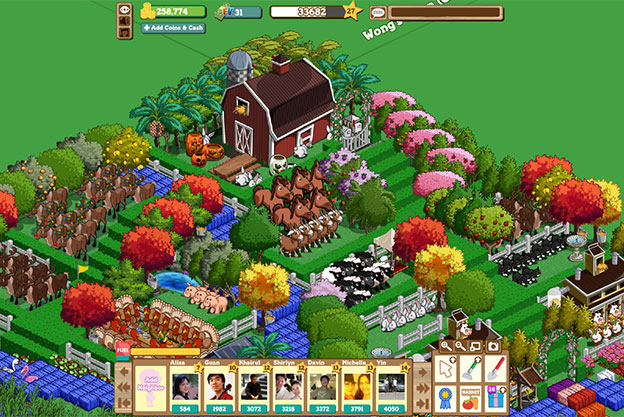Toggle the eye visibility icon
Image resolution: width=624 pixels, height=417 pixels.
126,11
